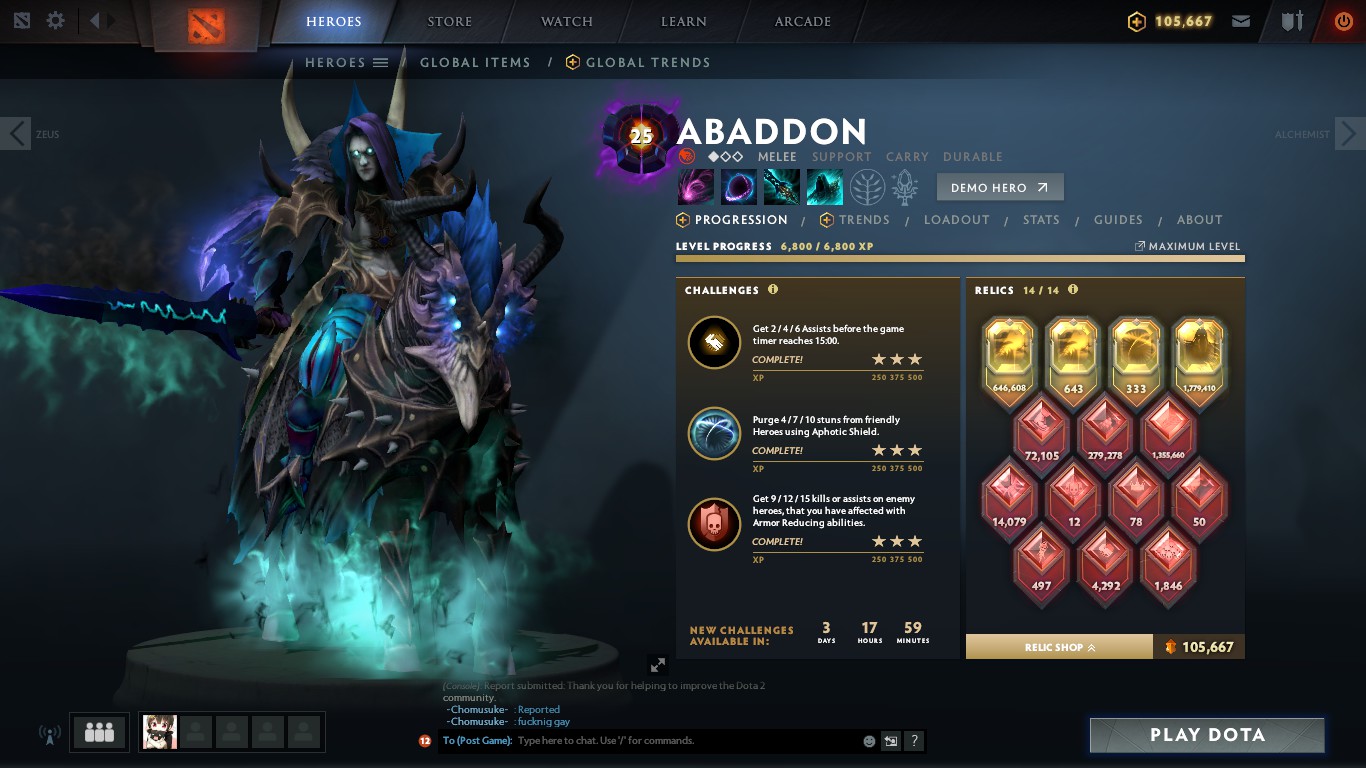
Task: Click the chat channel switcher icon
Action: click(x=890, y=741)
